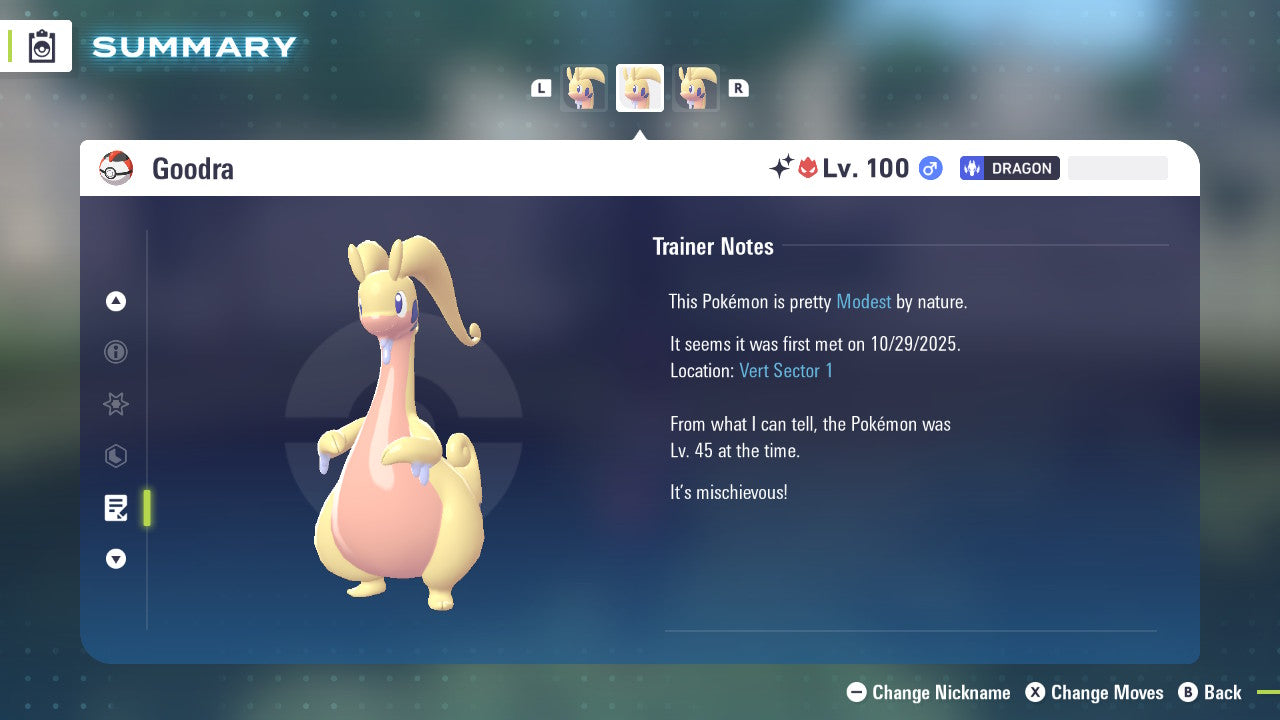Click the Dragon type badge
Screen dimensions: 1280x720
click(x=1009, y=168)
